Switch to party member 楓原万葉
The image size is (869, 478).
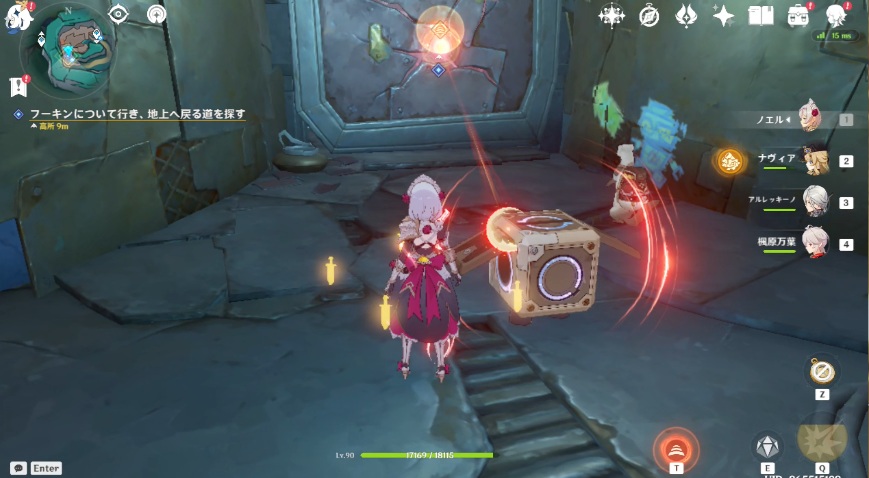click(816, 243)
